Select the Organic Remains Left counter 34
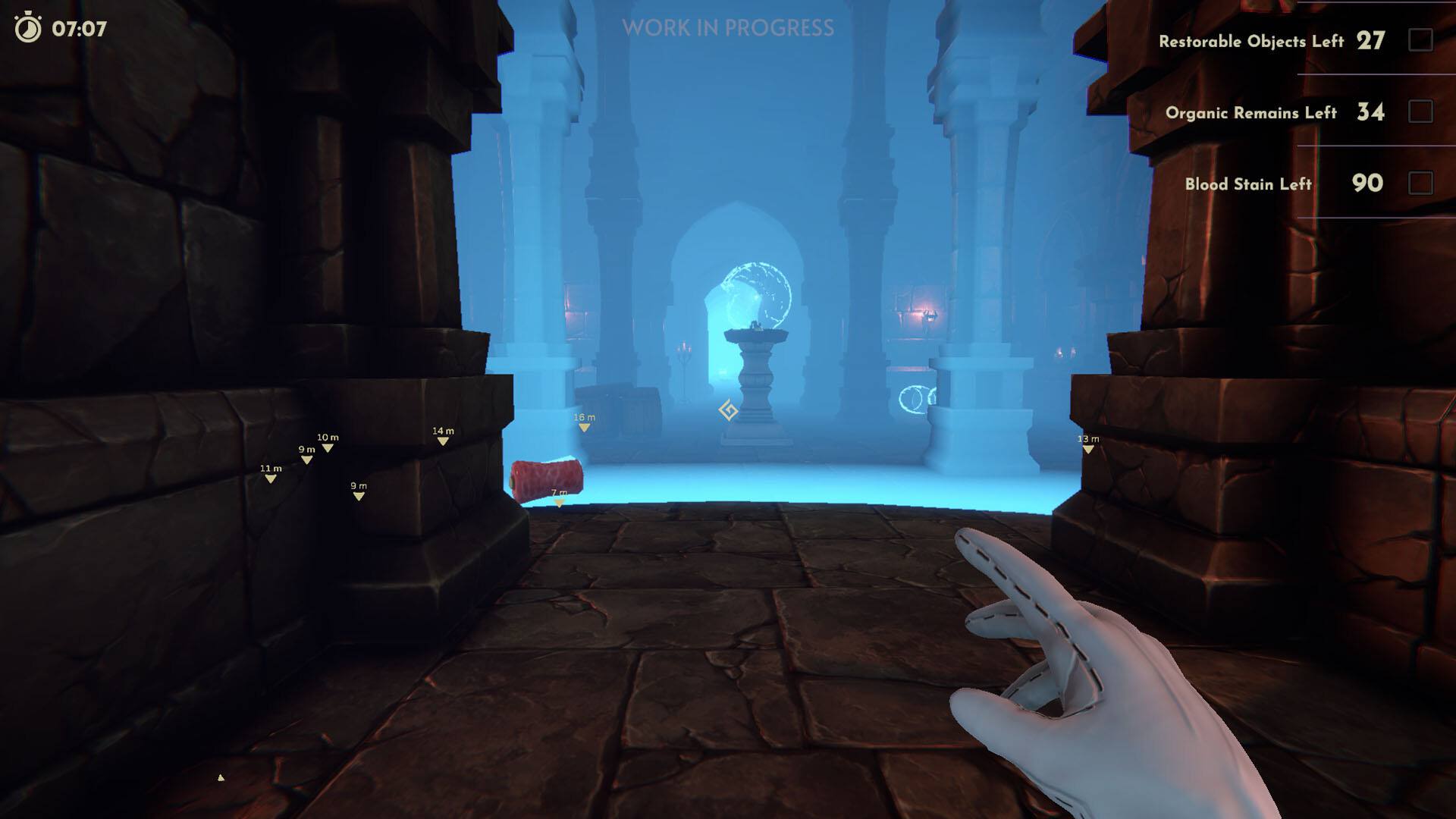The width and height of the screenshot is (1456, 819). coord(1370,112)
